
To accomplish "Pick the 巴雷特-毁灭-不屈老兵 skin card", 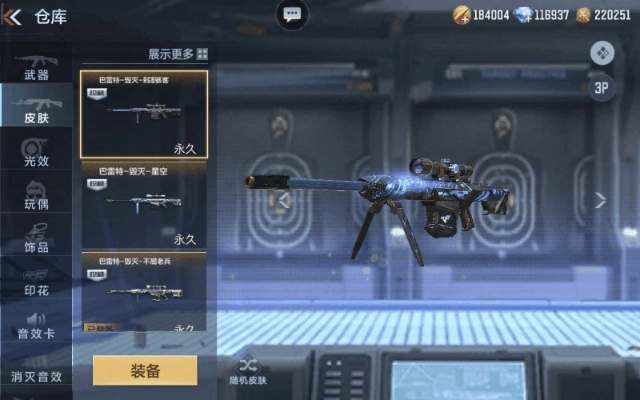I will pos(144,292).
